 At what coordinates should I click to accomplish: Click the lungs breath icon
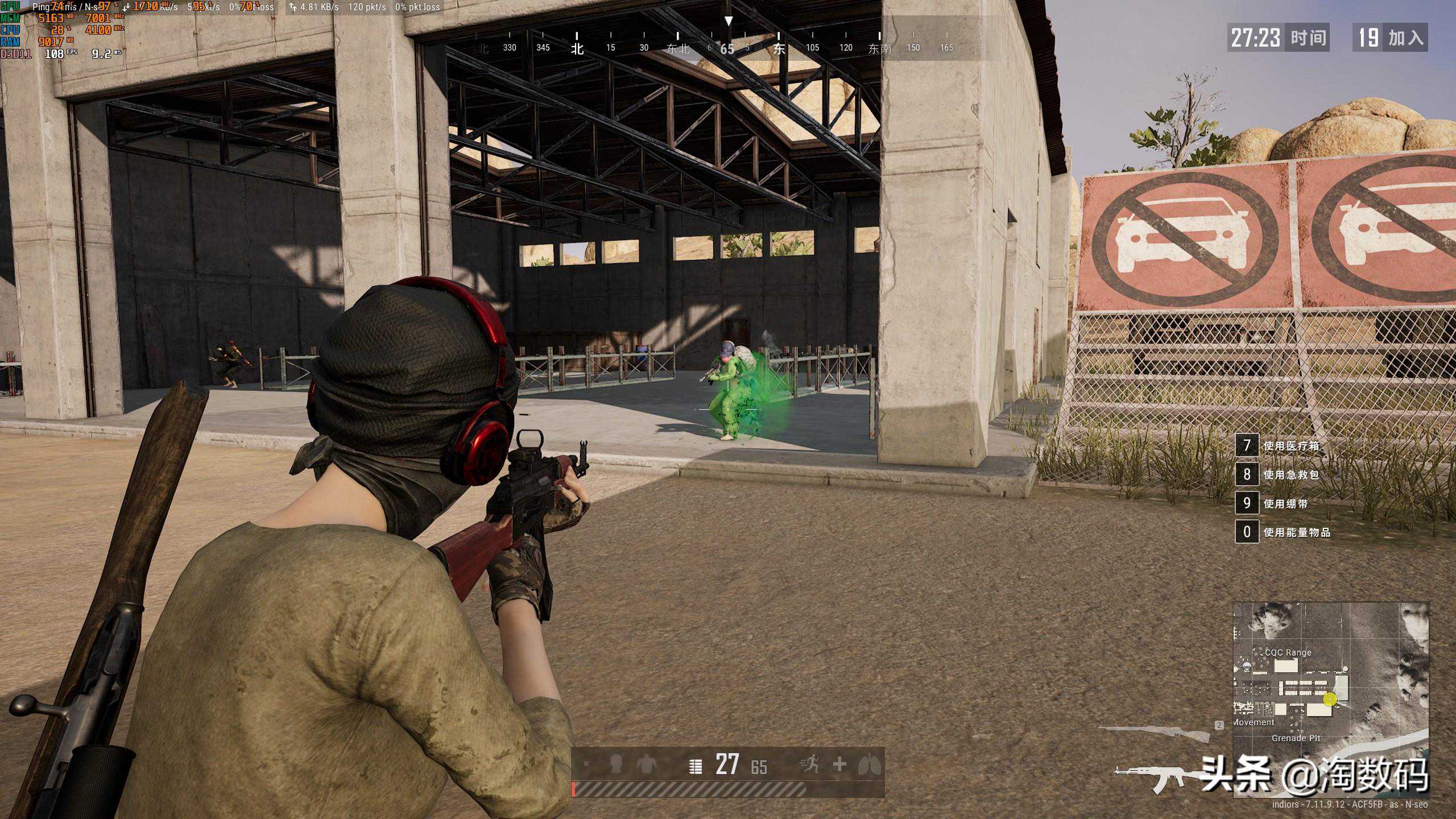pos(869,764)
